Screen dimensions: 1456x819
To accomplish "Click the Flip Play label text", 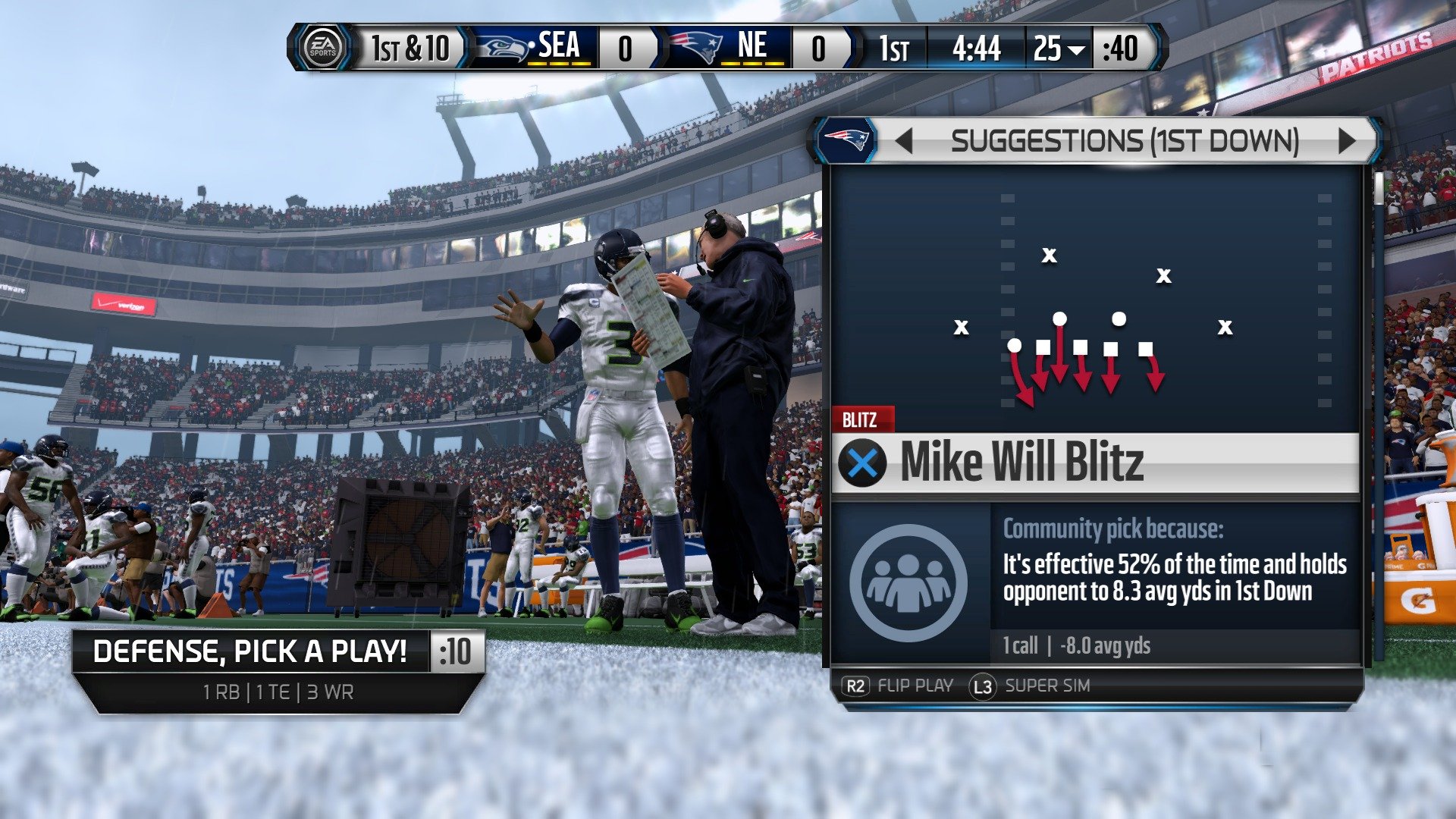I will pyautogui.click(x=915, y=686).
